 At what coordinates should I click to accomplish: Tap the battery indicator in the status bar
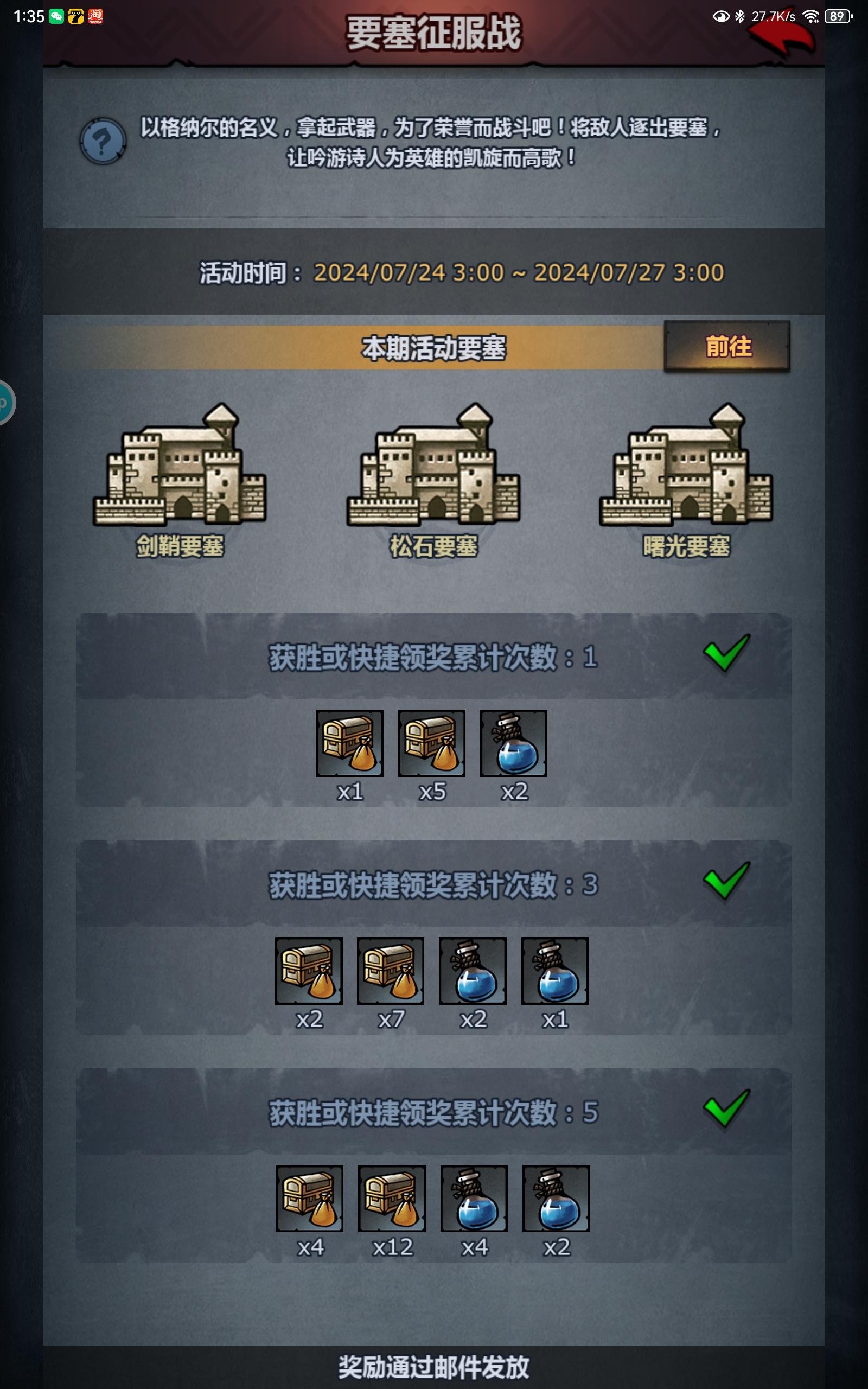coord(837,17)
